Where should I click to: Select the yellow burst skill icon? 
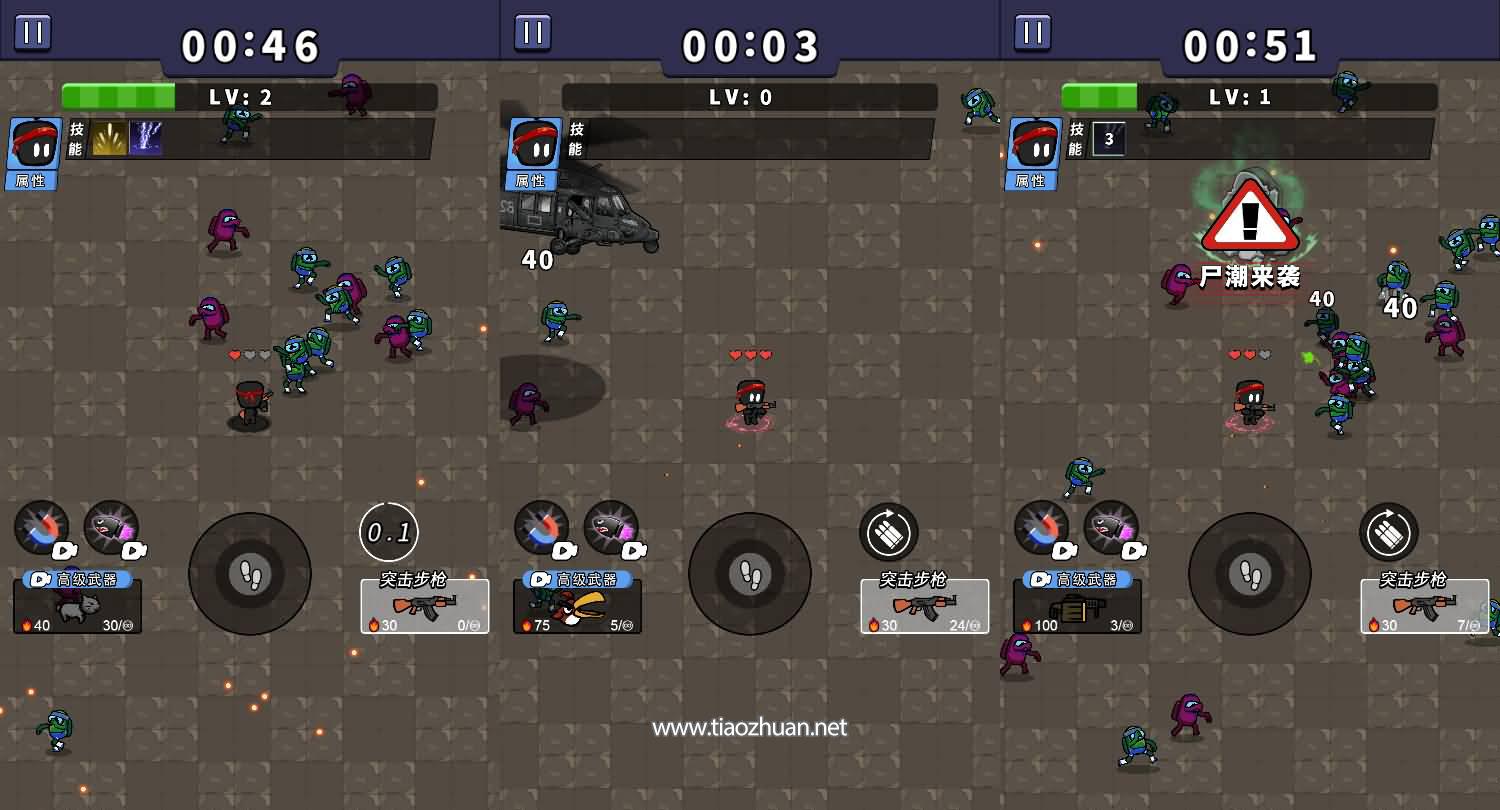coord(109,139)
